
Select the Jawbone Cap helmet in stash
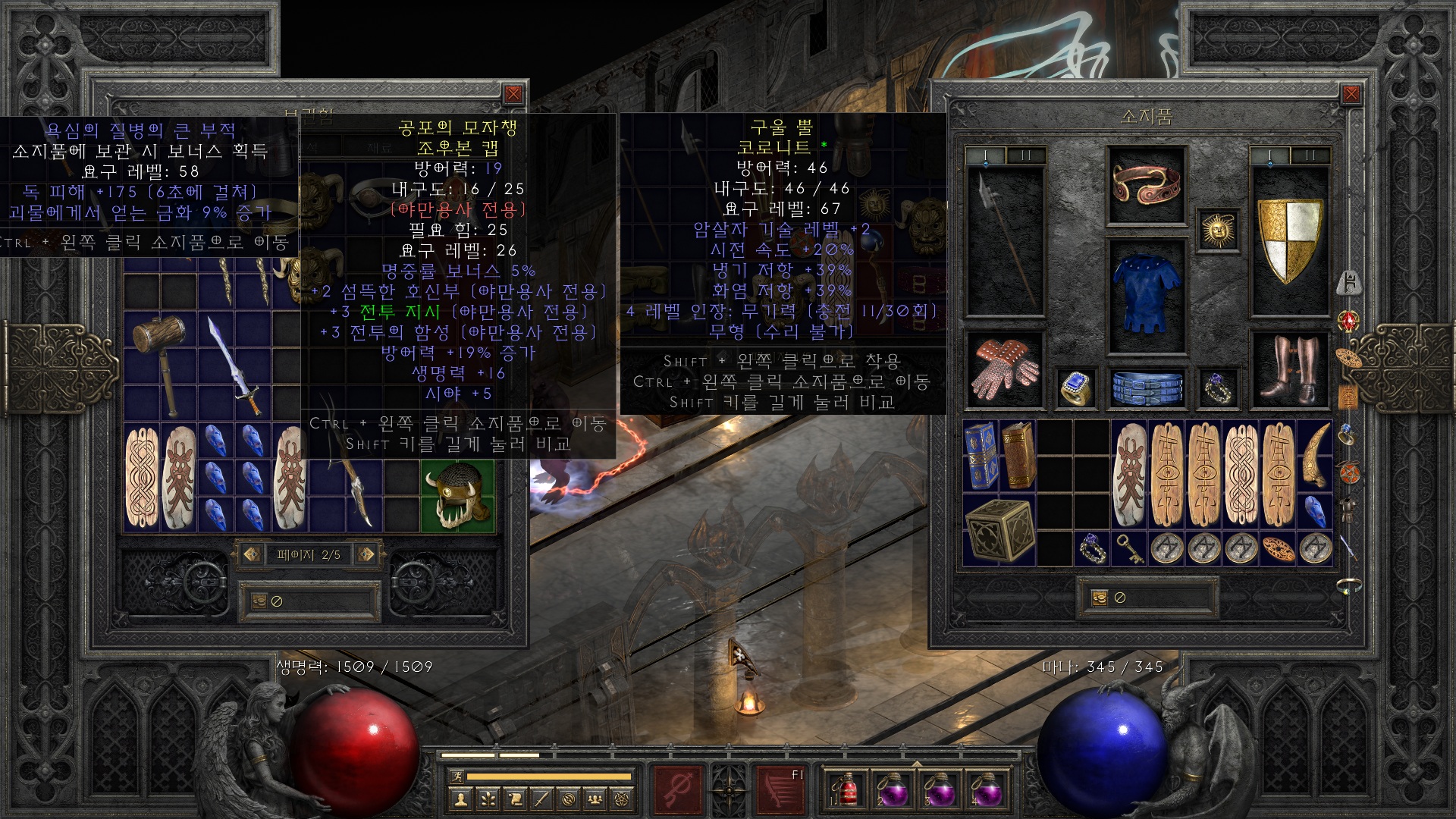457,494
